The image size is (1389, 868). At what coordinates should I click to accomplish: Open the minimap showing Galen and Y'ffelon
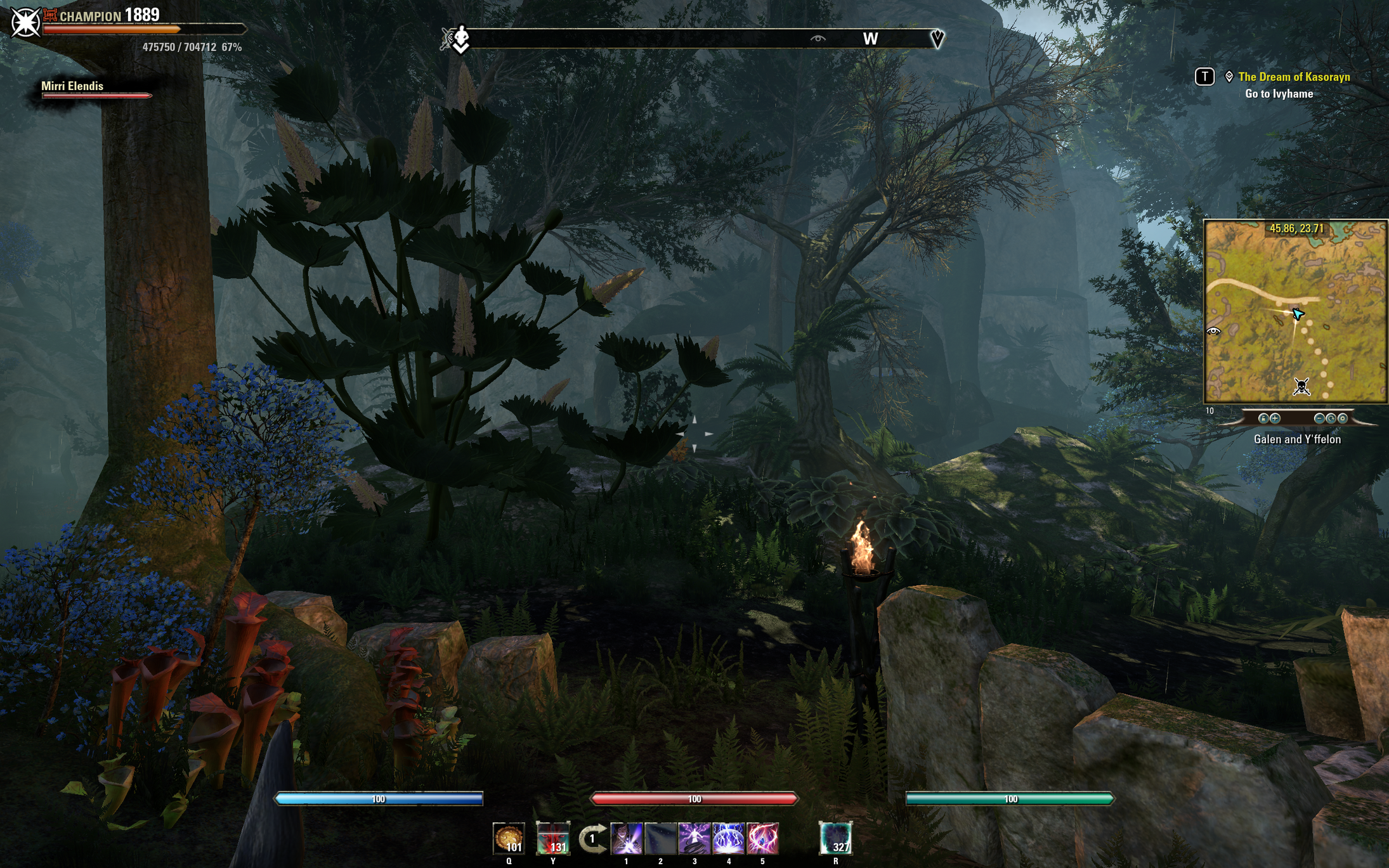[1295, 311]
